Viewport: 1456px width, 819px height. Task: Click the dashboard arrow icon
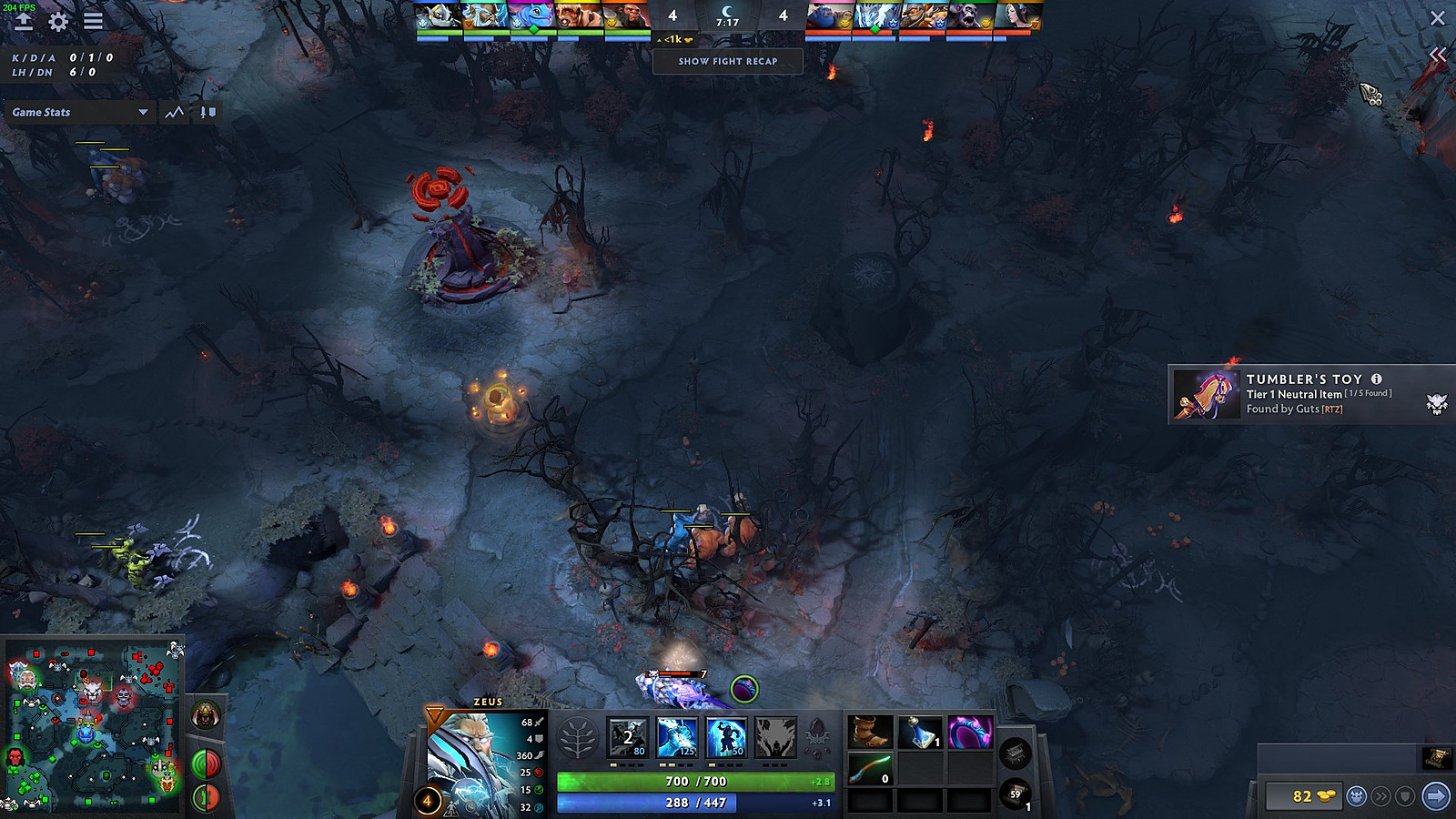23,22
